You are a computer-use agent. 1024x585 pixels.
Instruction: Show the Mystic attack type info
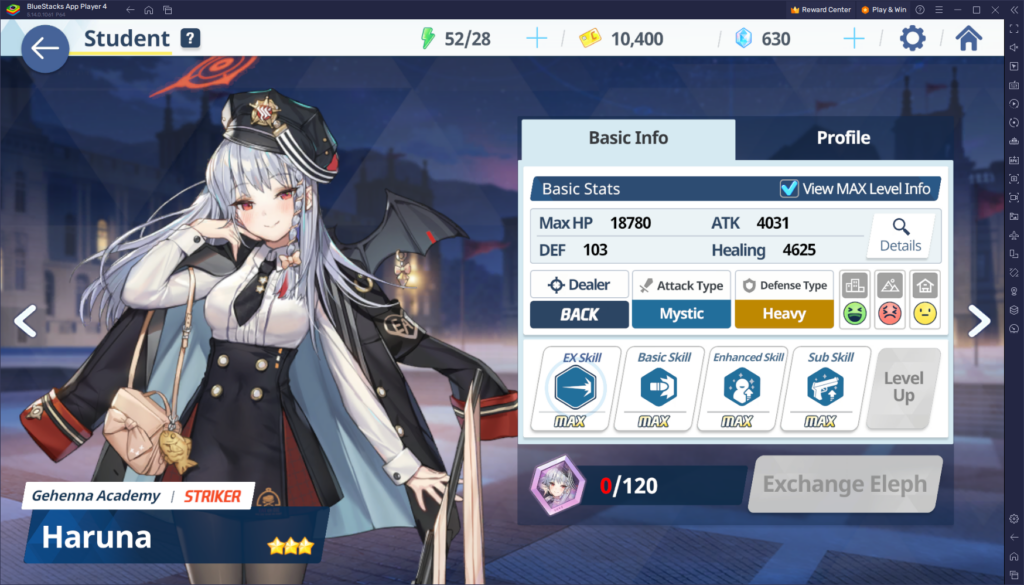(681, 313)
